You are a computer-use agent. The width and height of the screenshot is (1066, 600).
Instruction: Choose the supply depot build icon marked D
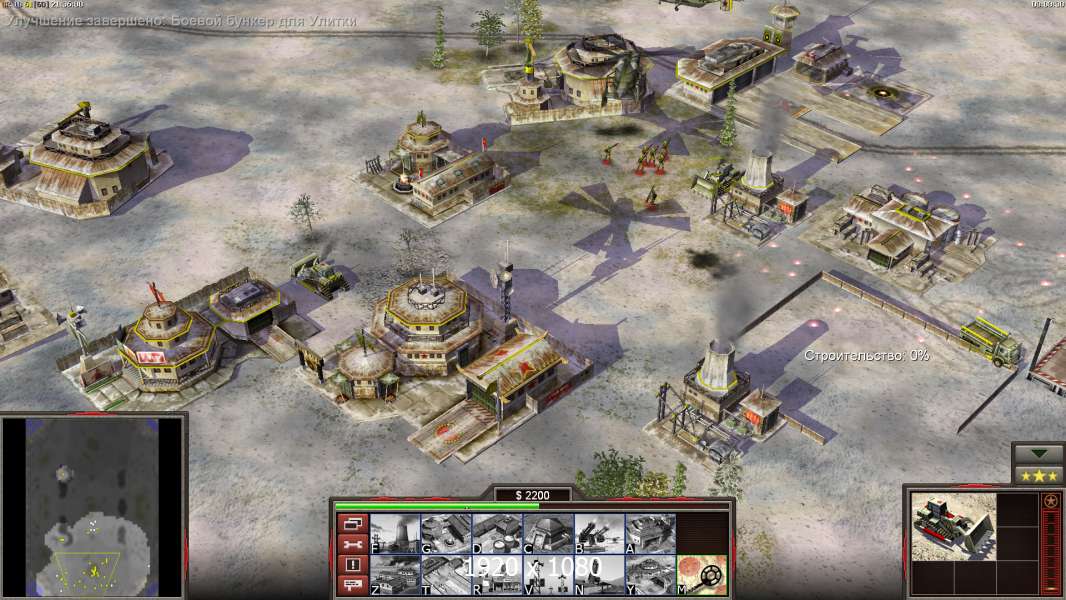click(x=497, y=533)
